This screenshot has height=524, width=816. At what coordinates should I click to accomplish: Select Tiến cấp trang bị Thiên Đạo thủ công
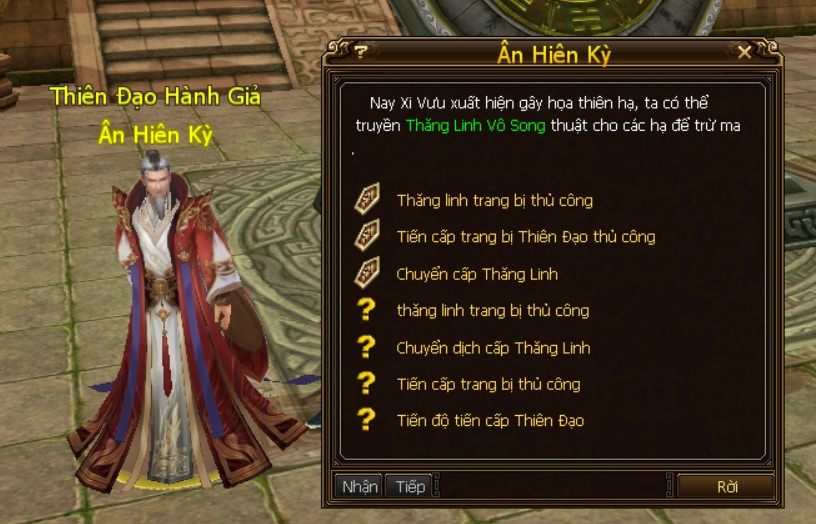pos(525,237)
